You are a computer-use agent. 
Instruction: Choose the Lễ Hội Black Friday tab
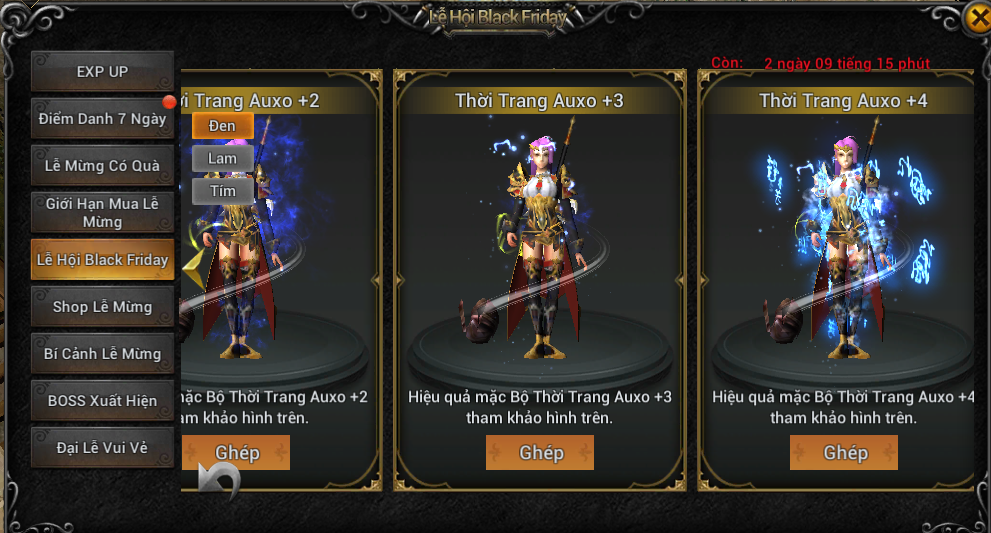point(102,260)
